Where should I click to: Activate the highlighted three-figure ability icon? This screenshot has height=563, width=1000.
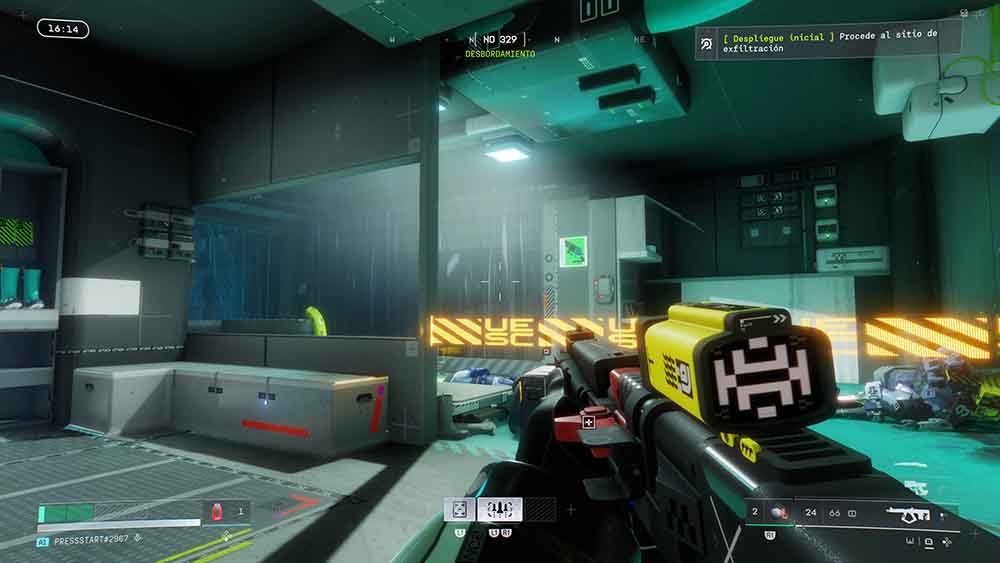click(499, 510)
